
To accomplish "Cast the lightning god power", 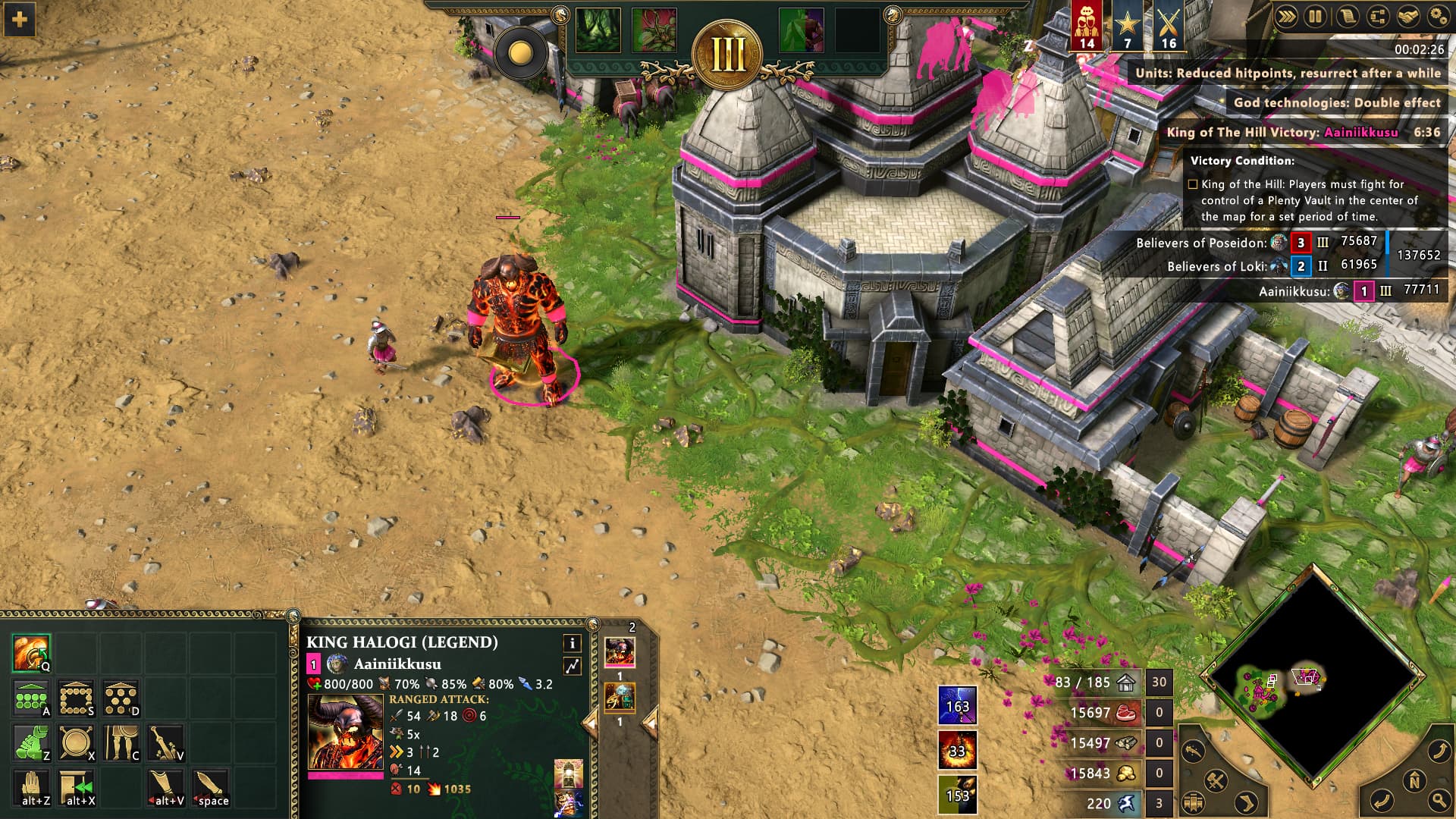I will coord(957,705).
